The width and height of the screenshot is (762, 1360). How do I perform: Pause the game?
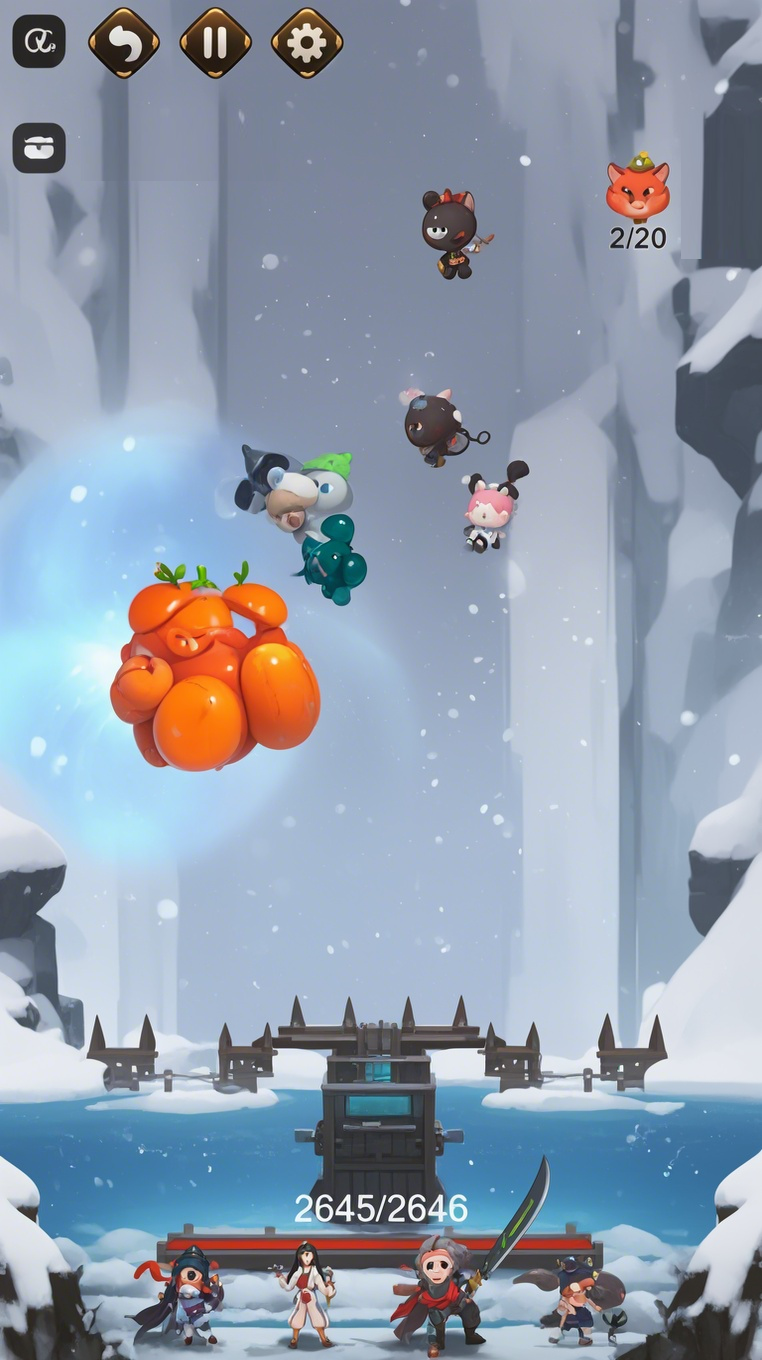(x=215, y=42)
